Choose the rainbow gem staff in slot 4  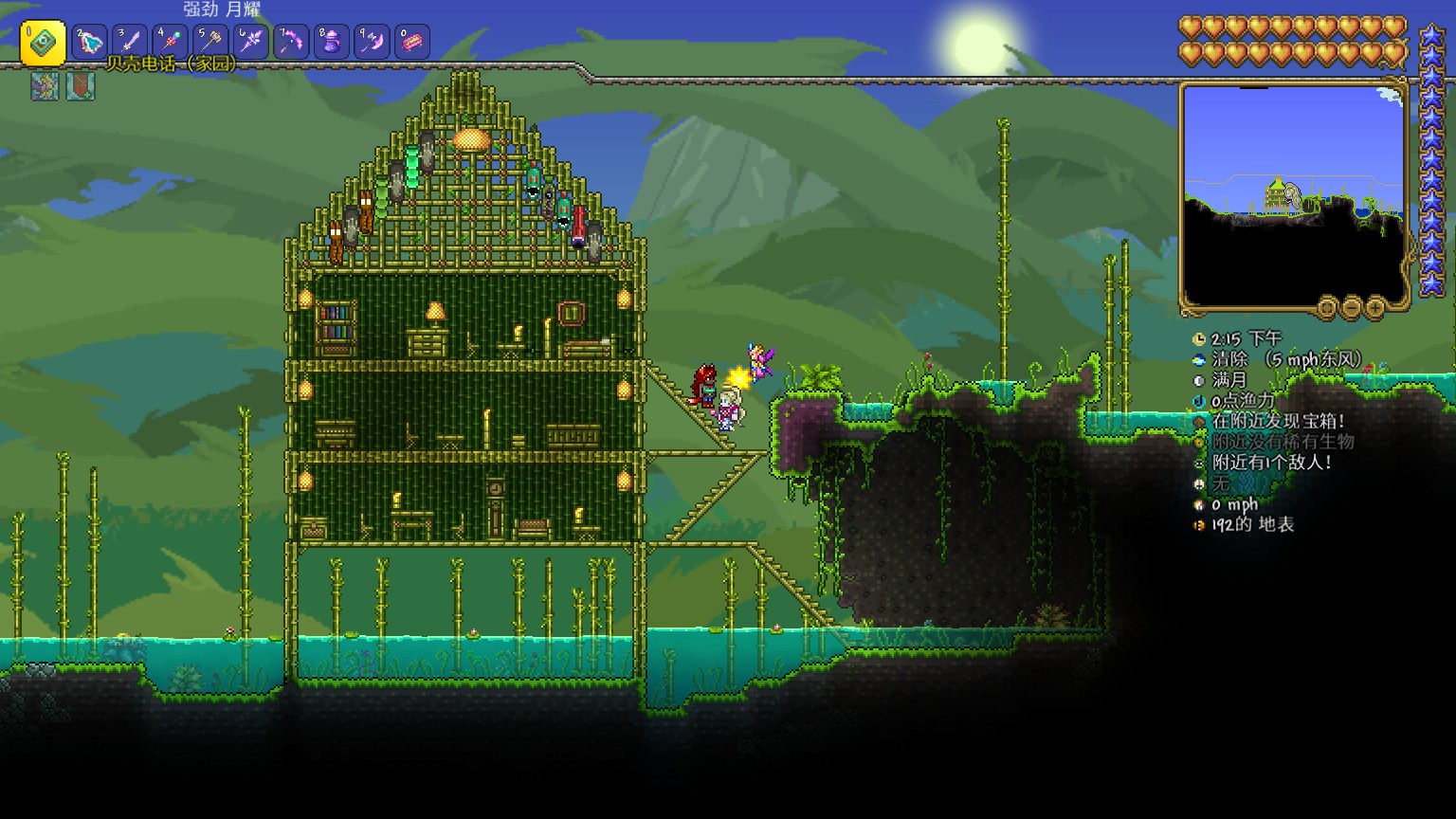click(171, 42)
